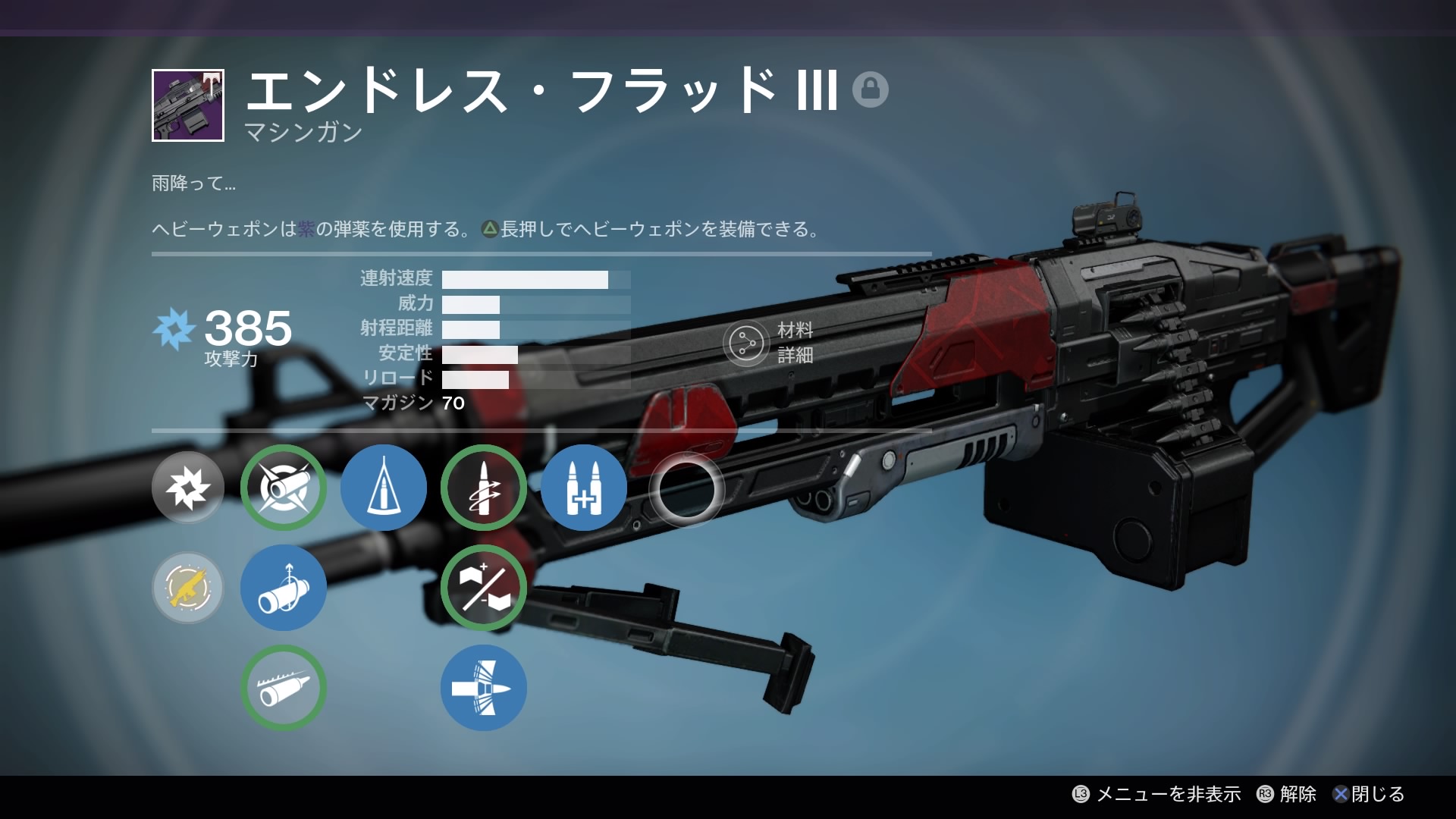Select the twin bullets plus perk node
Image resolution: width=1456 pixels, height=819 pixels.
pos(584,488)
